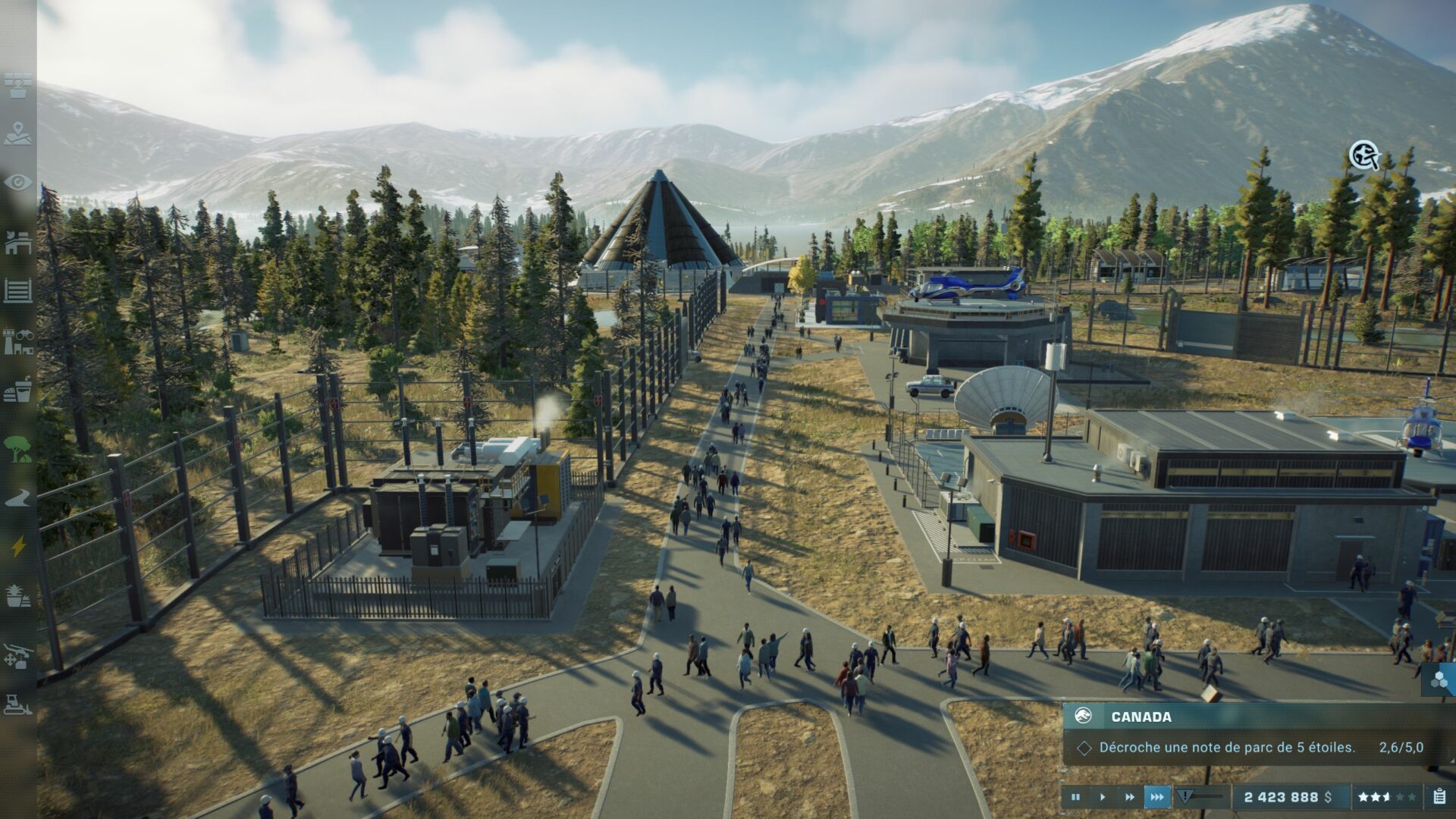The height and width of the screenshot is (819, 1456).
Task: Set game speed to double fast-forward
Action: pyautogui.click(x=1129, y=797)
